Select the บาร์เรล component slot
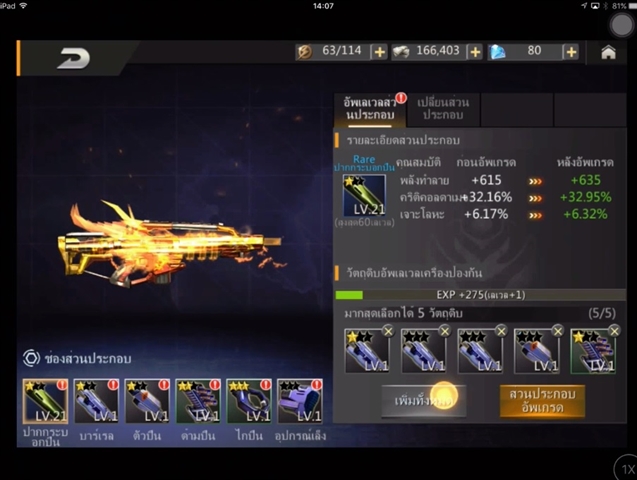Image resolution: width=637 pixels, height=480 pixels. pyautogui.click(x=96, y=401)
